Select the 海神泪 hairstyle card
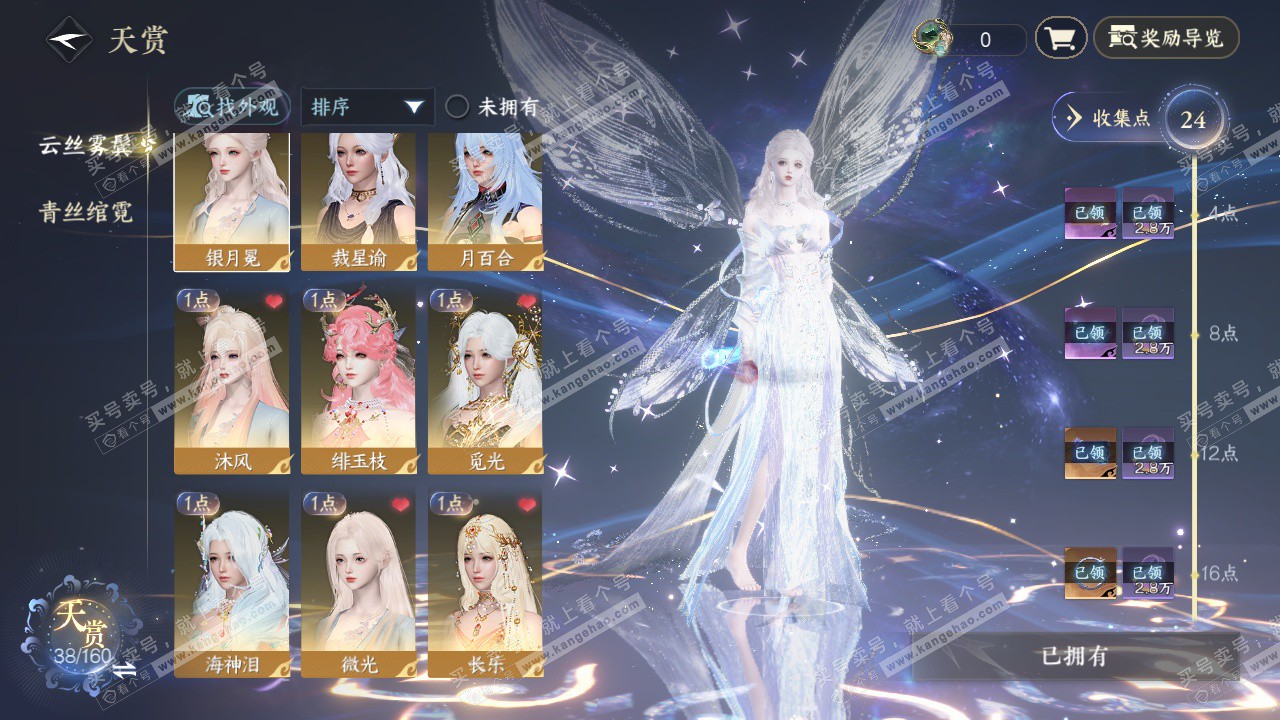This screenshot has width=1280, height=720. 232,583
